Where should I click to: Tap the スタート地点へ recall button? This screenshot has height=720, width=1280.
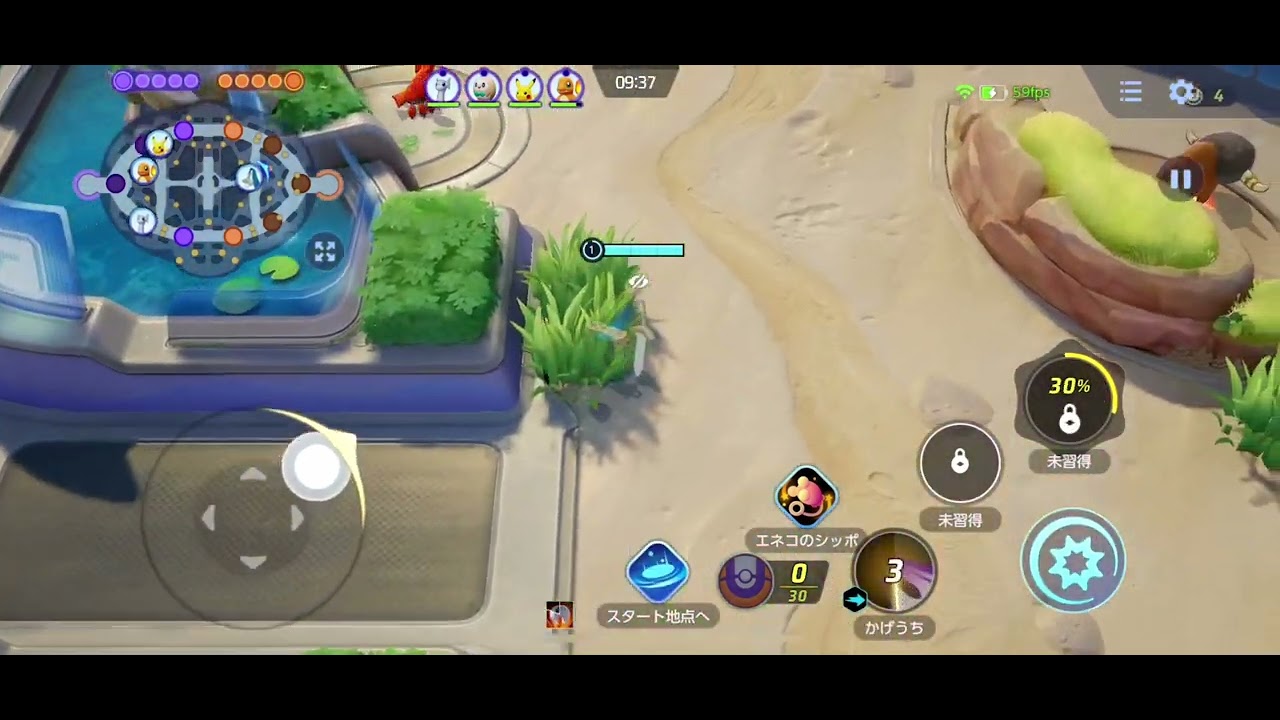(x=657, y=570)
